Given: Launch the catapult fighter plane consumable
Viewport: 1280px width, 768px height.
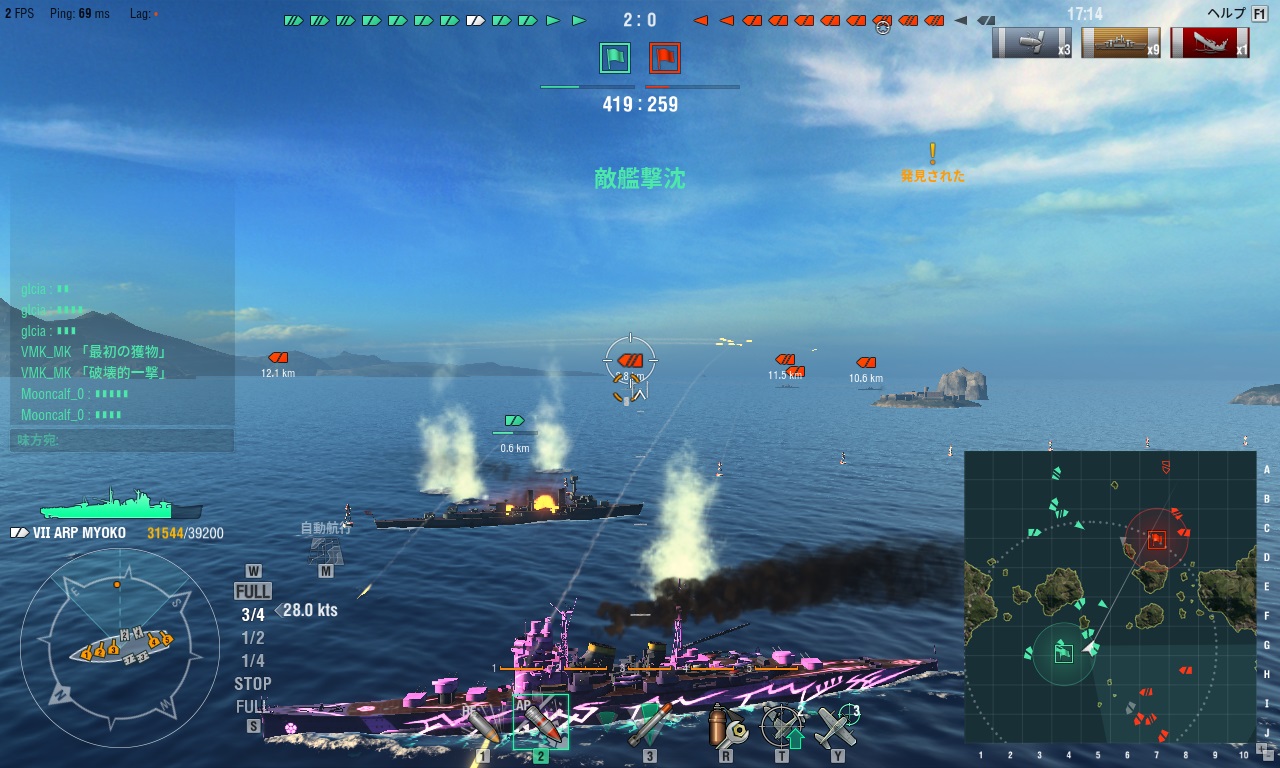Looking at the screenshot, I should coord(837,727).
